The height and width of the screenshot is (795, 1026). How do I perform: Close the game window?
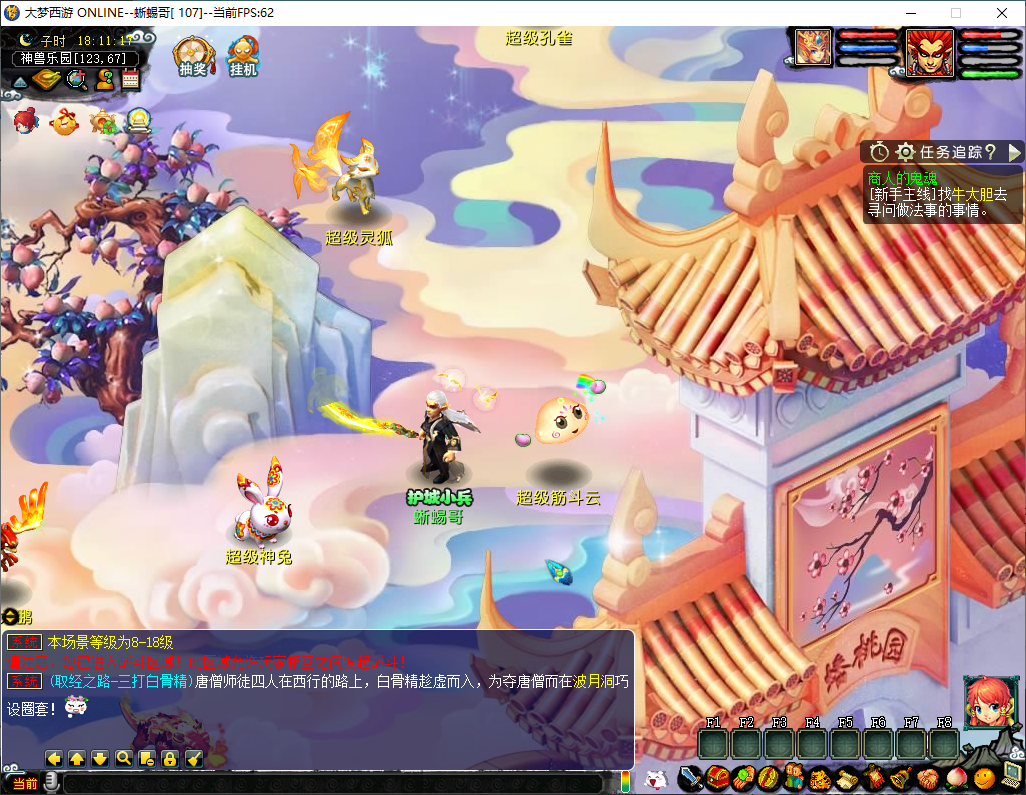1002,13
